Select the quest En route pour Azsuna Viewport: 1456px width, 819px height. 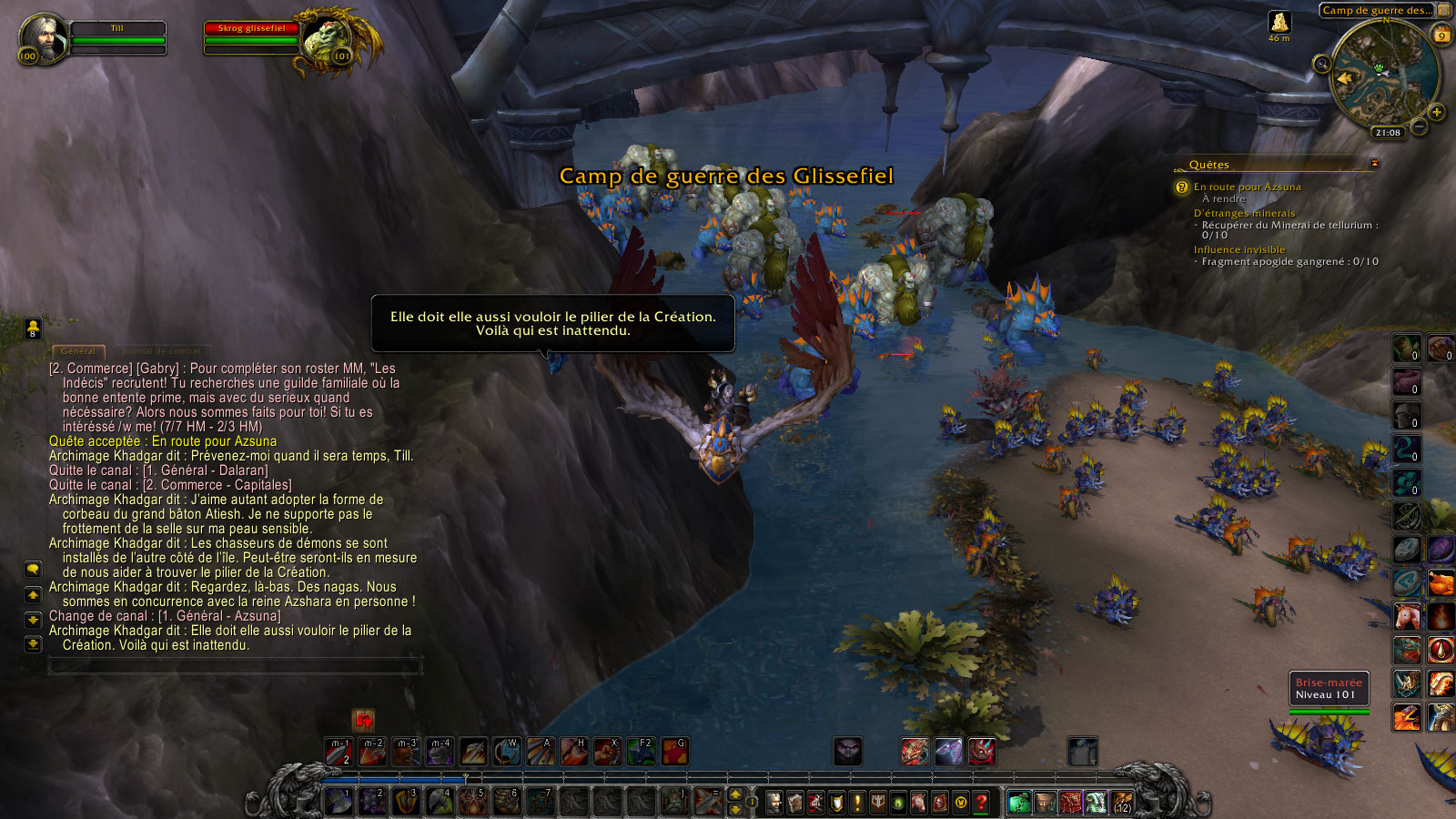coord(1247,187)
